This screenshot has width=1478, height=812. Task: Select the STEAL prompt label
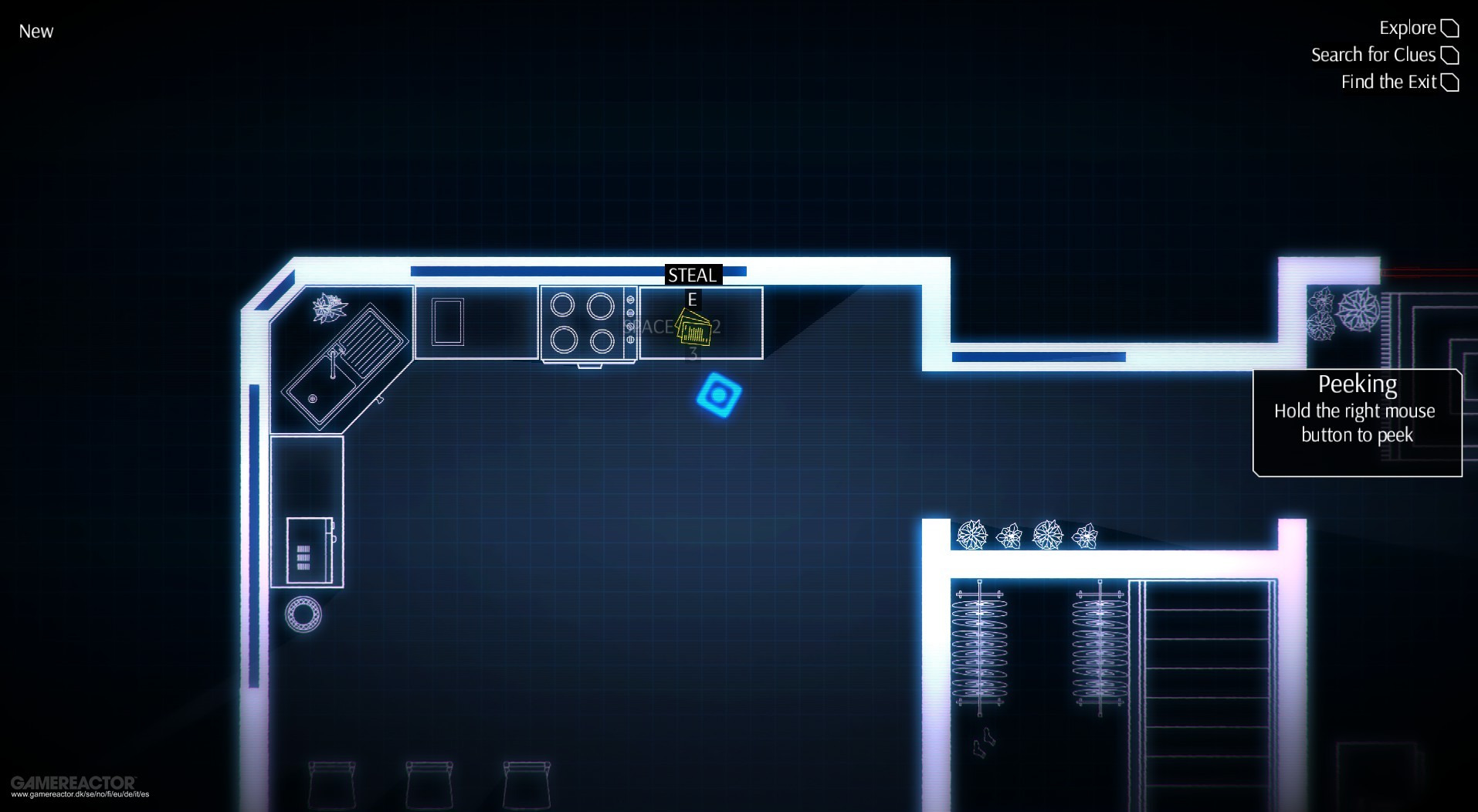click(692, 274)
